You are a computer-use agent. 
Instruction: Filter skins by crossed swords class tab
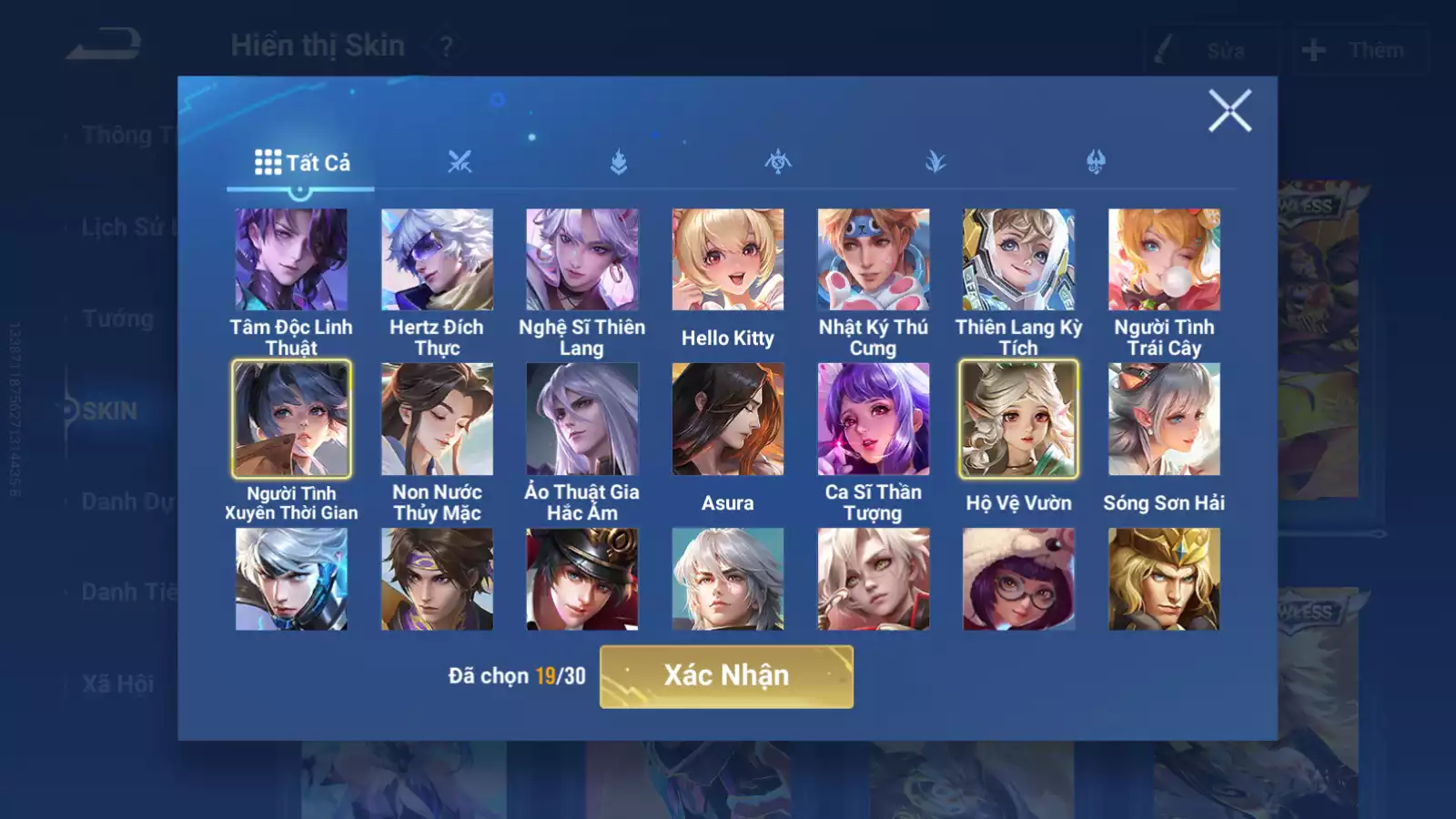[x=460, y=163]
